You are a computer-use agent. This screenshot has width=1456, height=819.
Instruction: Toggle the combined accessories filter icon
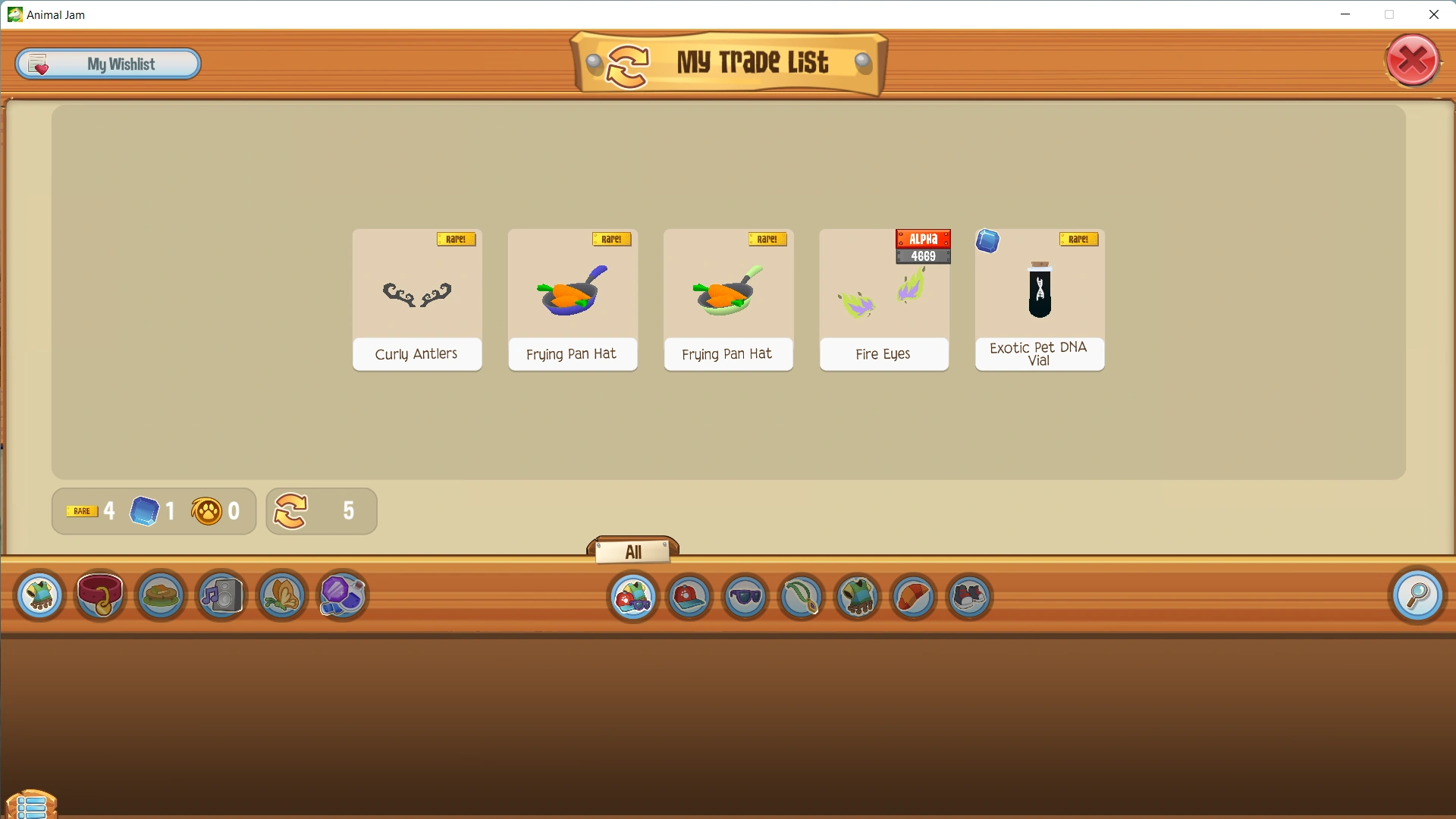[634, 597]
